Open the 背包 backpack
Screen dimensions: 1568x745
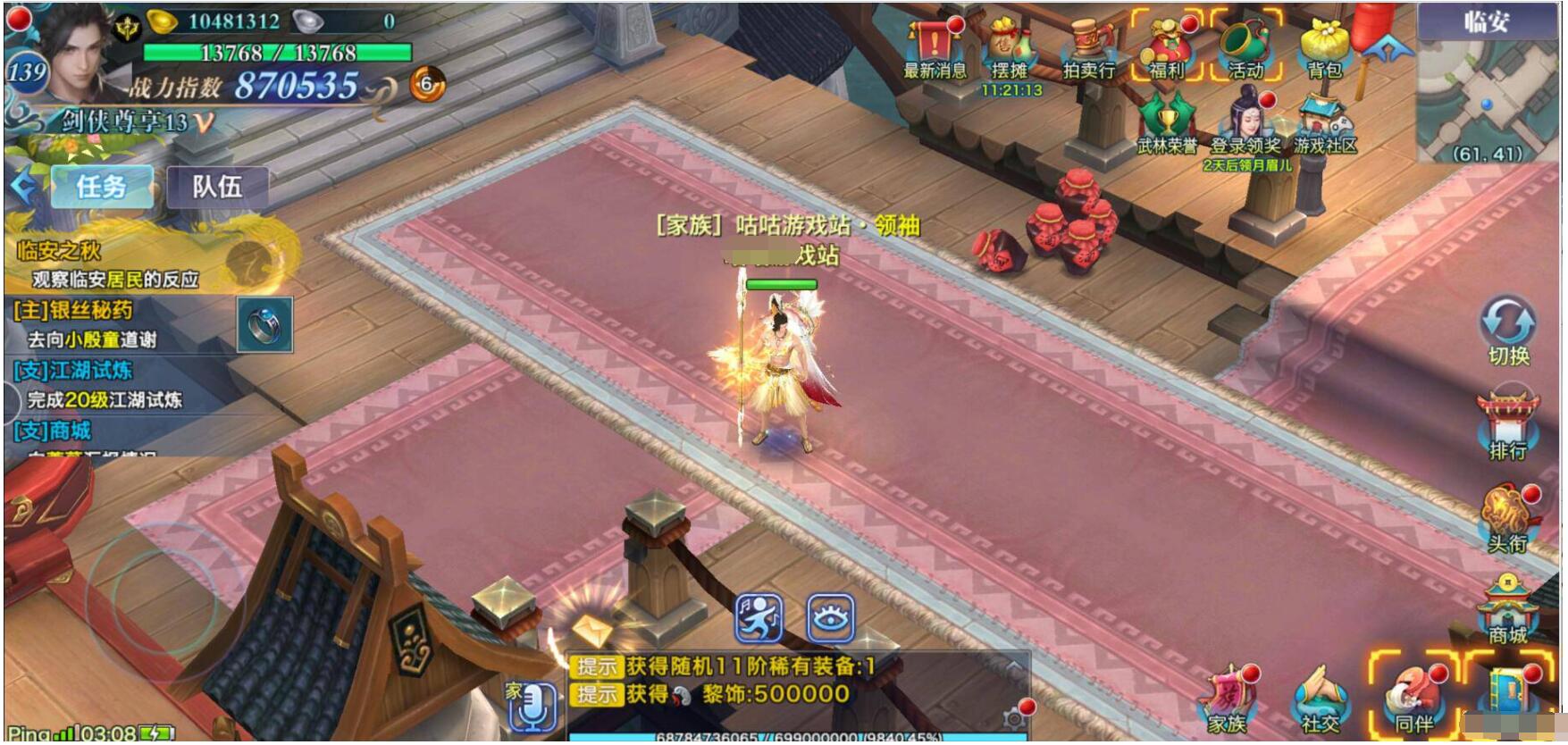click(1324, 49)
